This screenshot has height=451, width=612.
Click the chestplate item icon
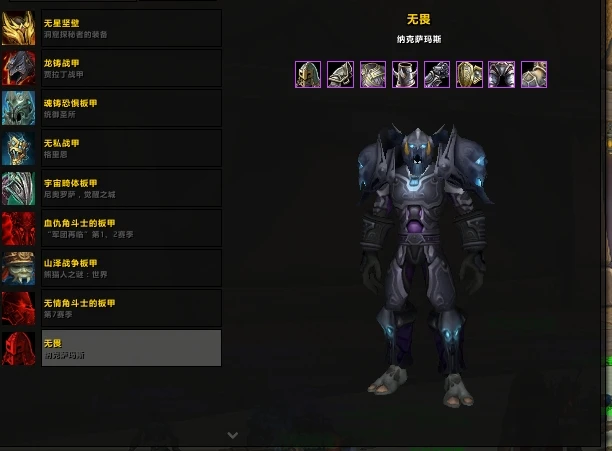click(372, 75)
